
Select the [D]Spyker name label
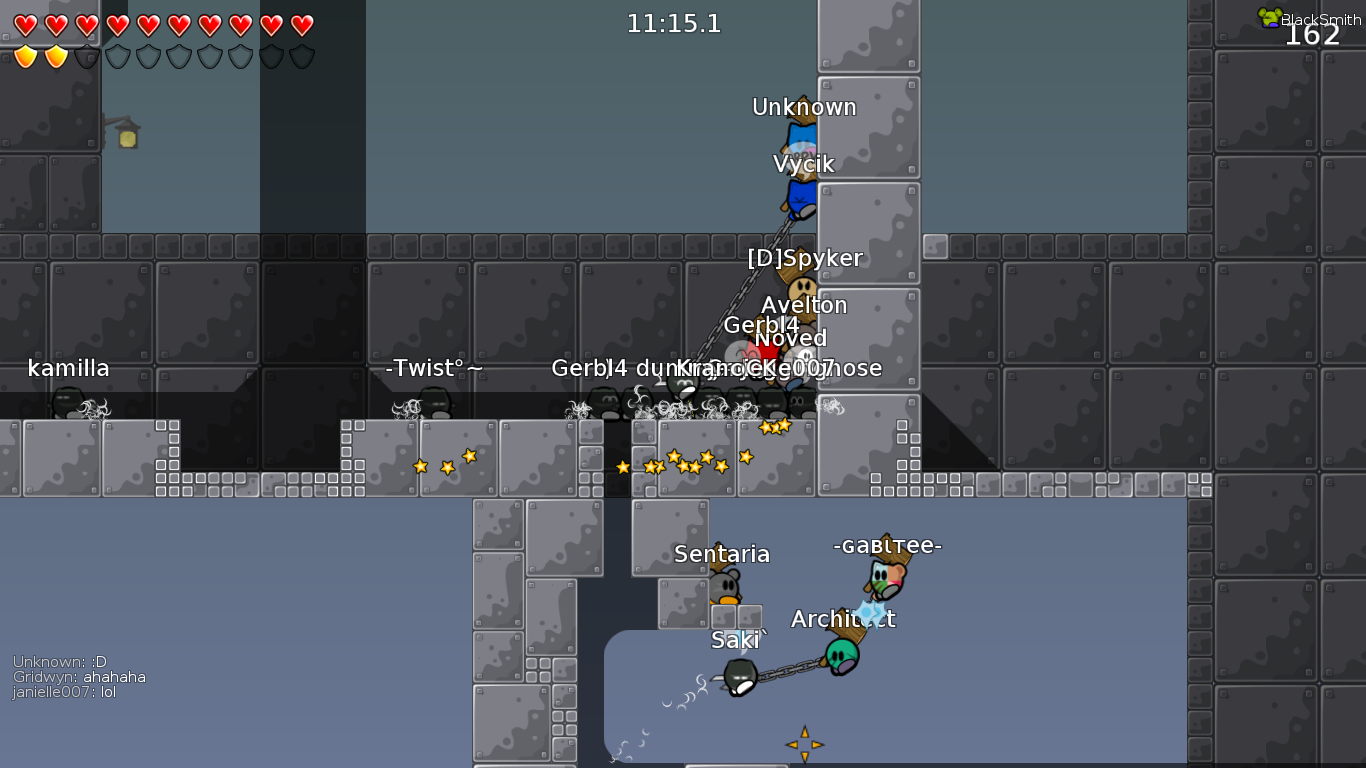click(804, 258)
